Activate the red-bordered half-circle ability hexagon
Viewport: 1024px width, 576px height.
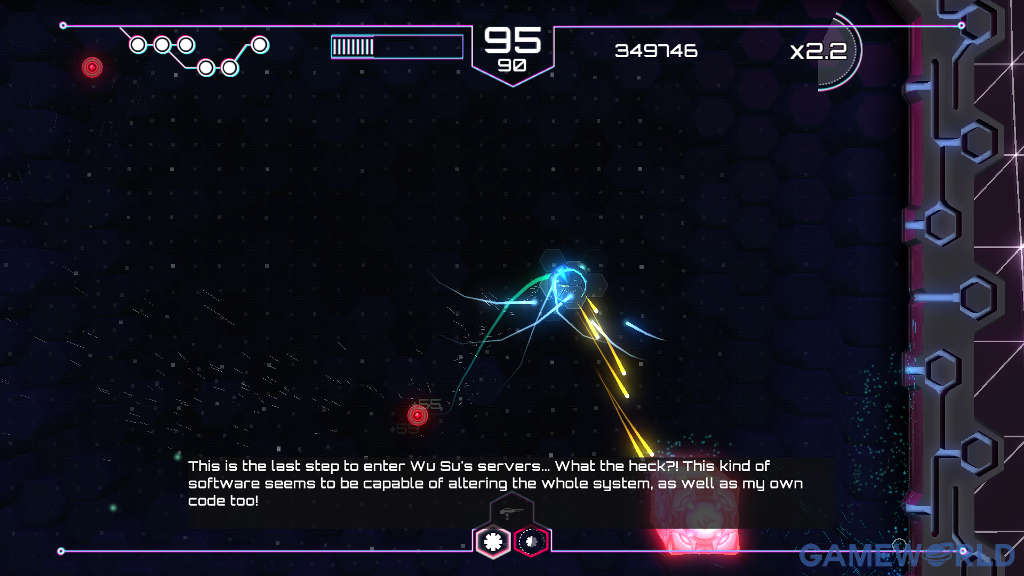pyautogui.click(x=532, y=542)
